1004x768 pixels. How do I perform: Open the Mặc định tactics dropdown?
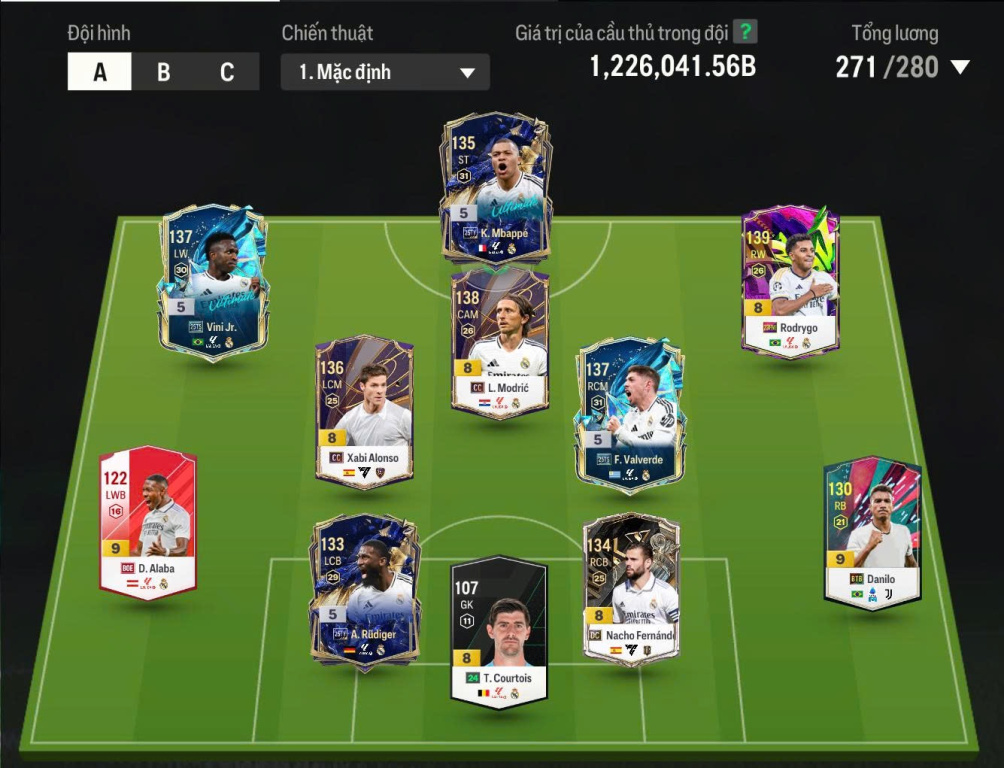click(x=385, y=72)
